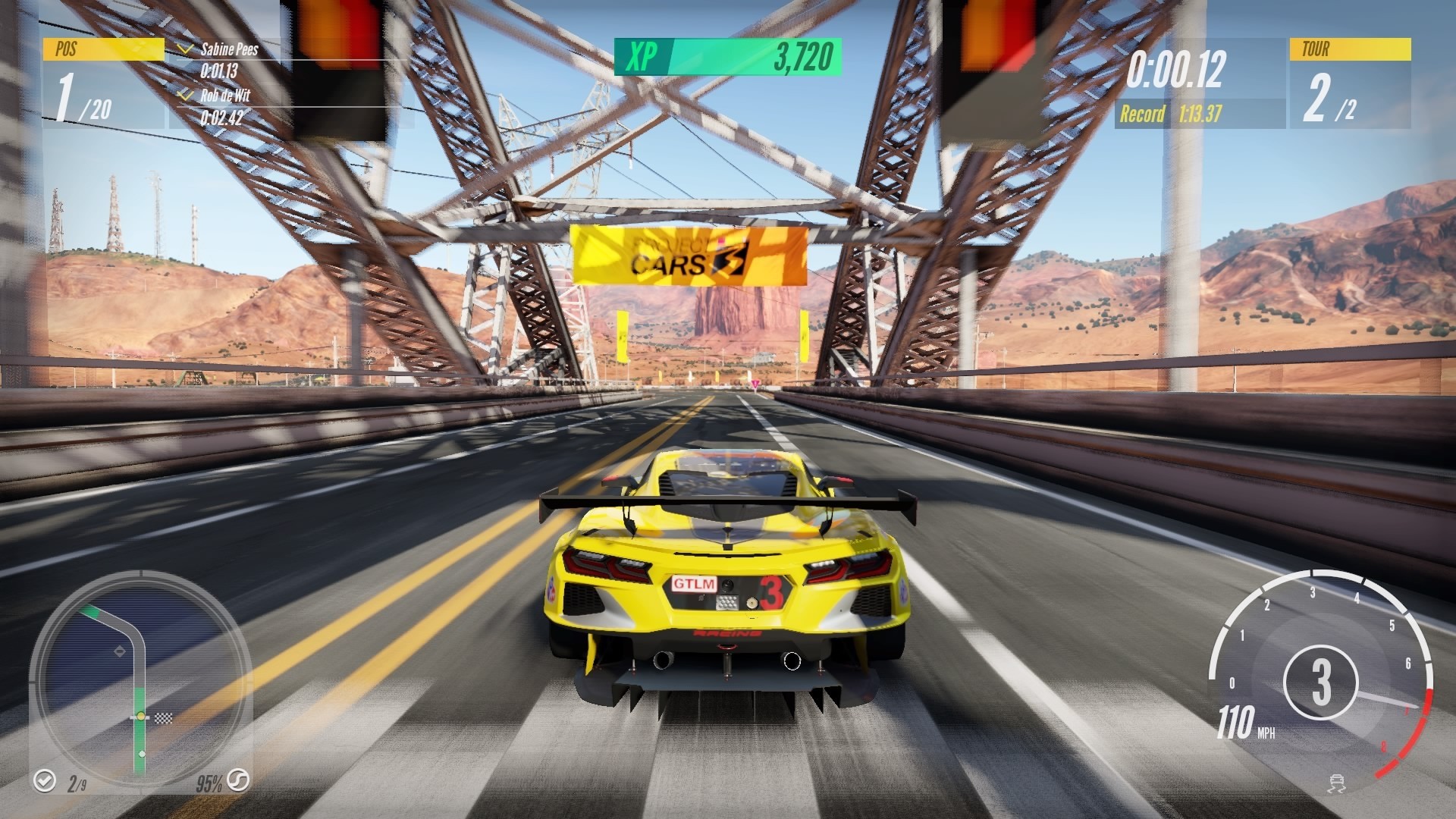Click the POS label in the position panel
Viewport: 1456px width, 819px height.
[x=65, y=49]
